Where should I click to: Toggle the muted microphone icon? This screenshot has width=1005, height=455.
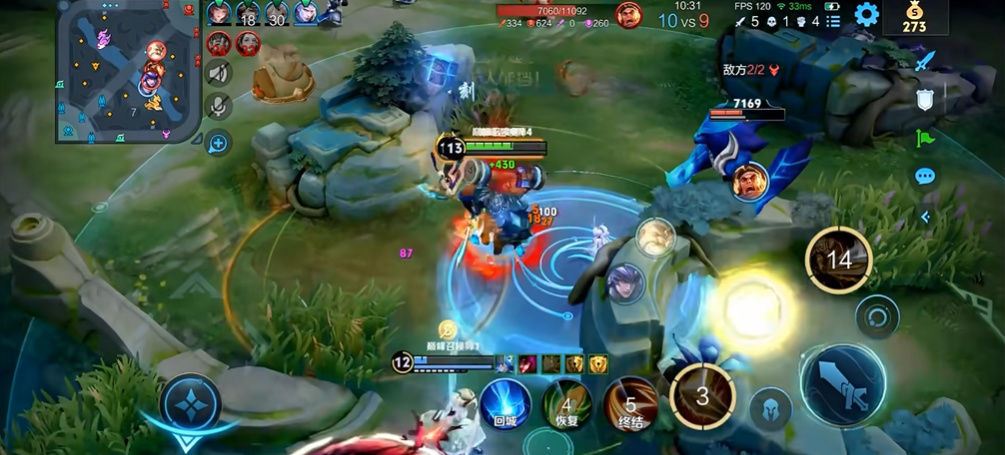click(218, 107)
